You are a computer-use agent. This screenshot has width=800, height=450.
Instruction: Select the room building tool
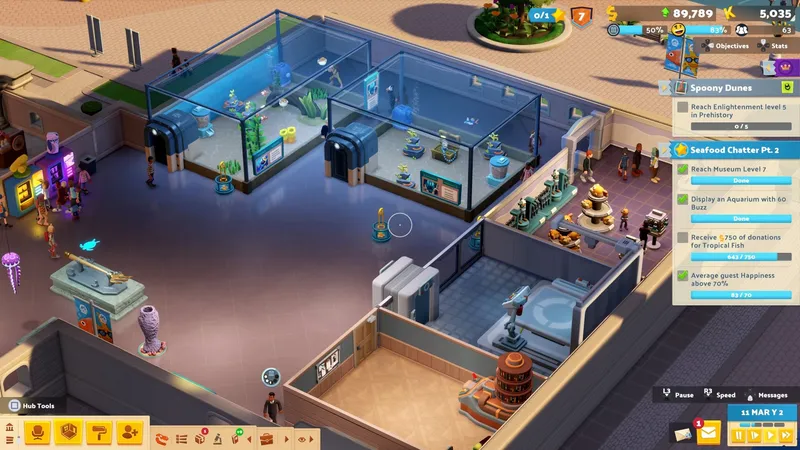69,432
